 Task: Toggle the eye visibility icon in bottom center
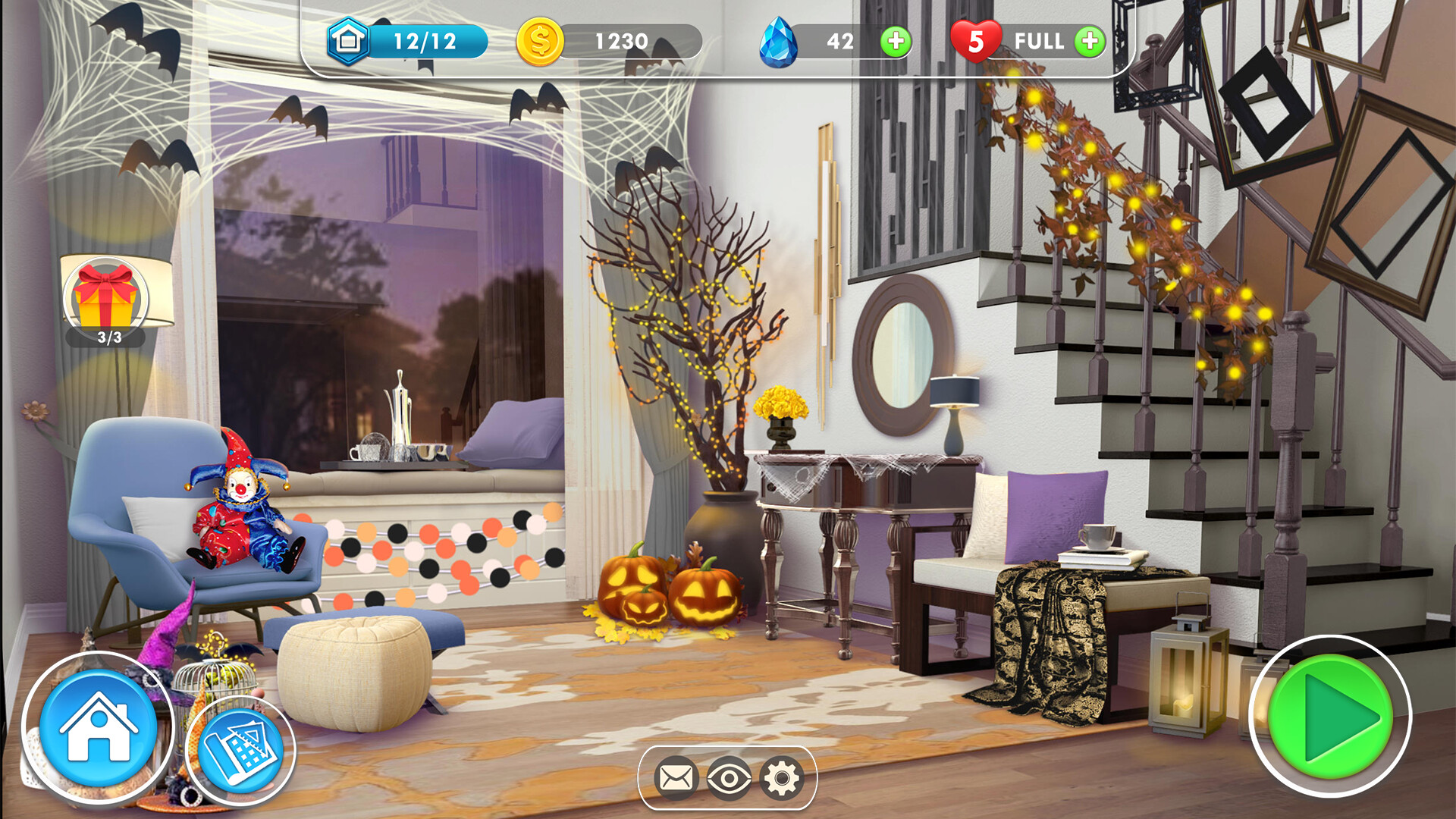pos(730,777)
